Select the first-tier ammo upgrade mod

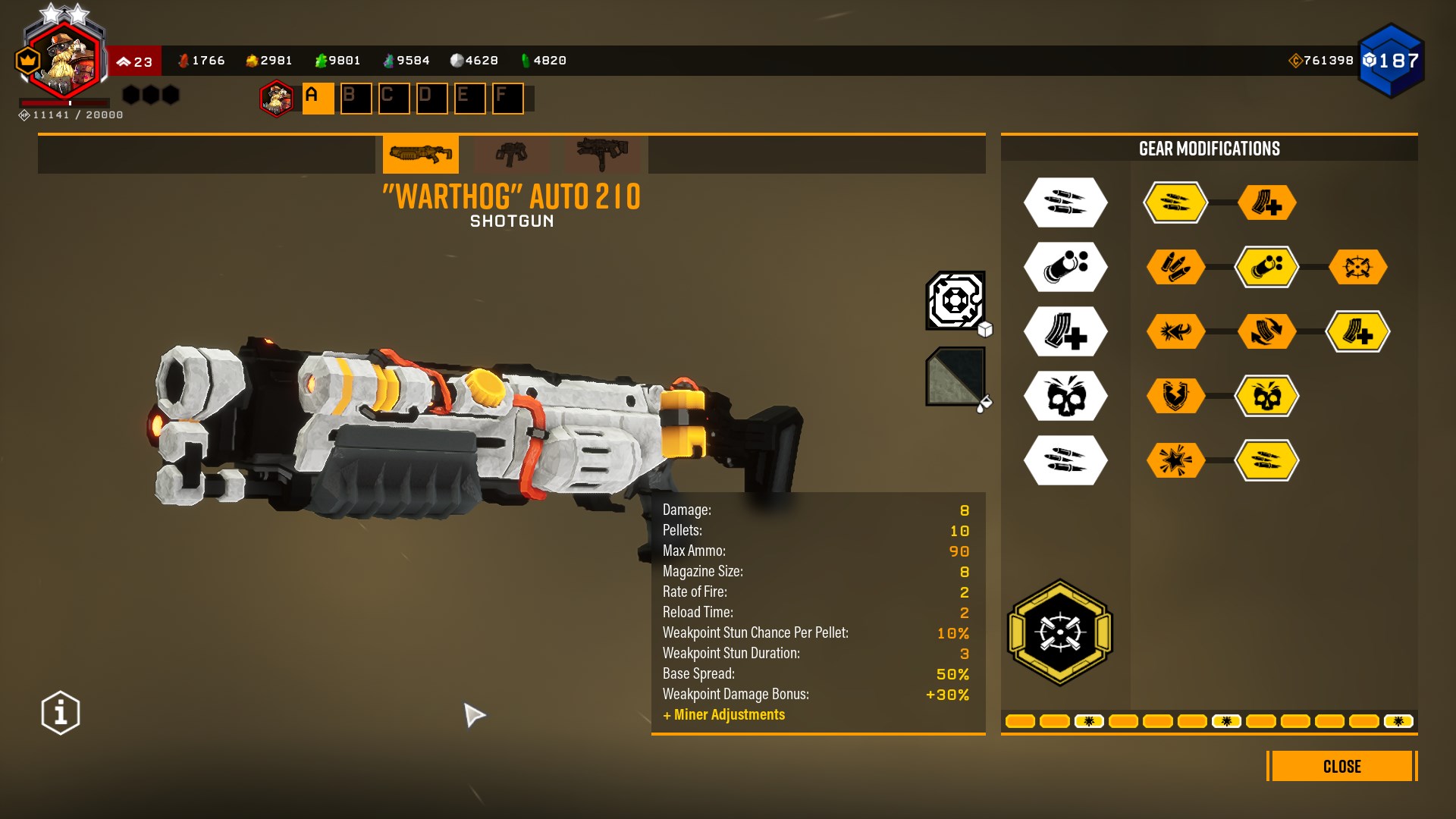[x=1175, y=202]
